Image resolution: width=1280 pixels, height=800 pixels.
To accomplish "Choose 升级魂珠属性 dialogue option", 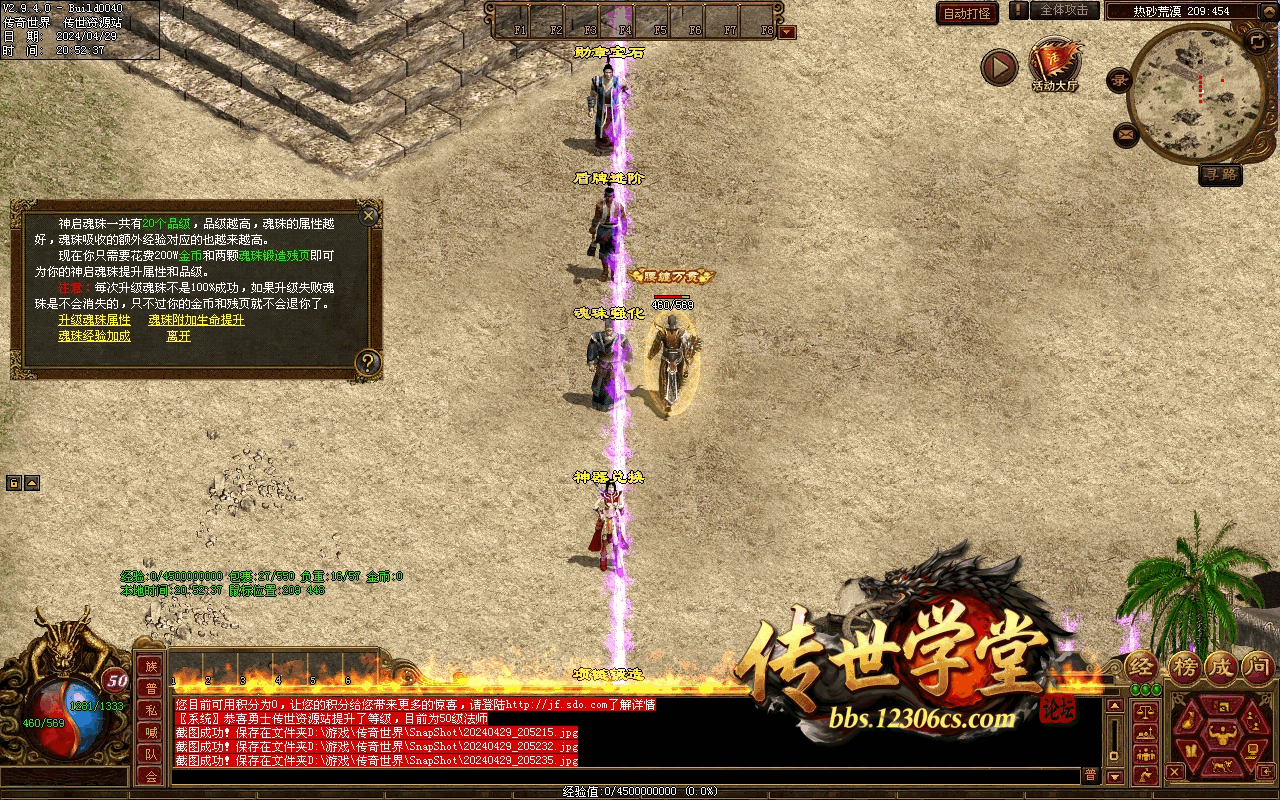I will (x=94, y=320).
